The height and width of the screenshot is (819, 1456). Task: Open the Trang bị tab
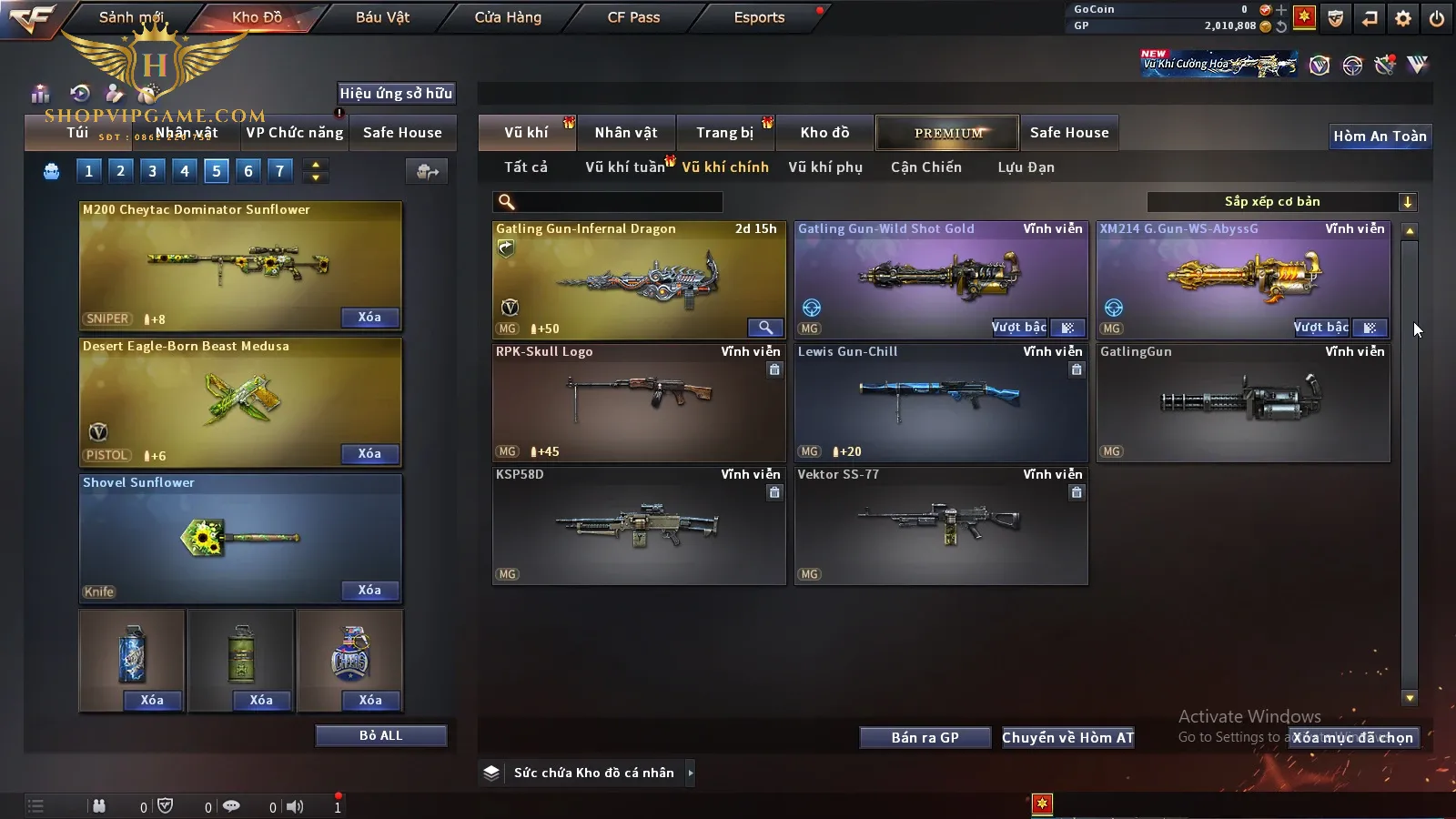[x=724, y=133]
